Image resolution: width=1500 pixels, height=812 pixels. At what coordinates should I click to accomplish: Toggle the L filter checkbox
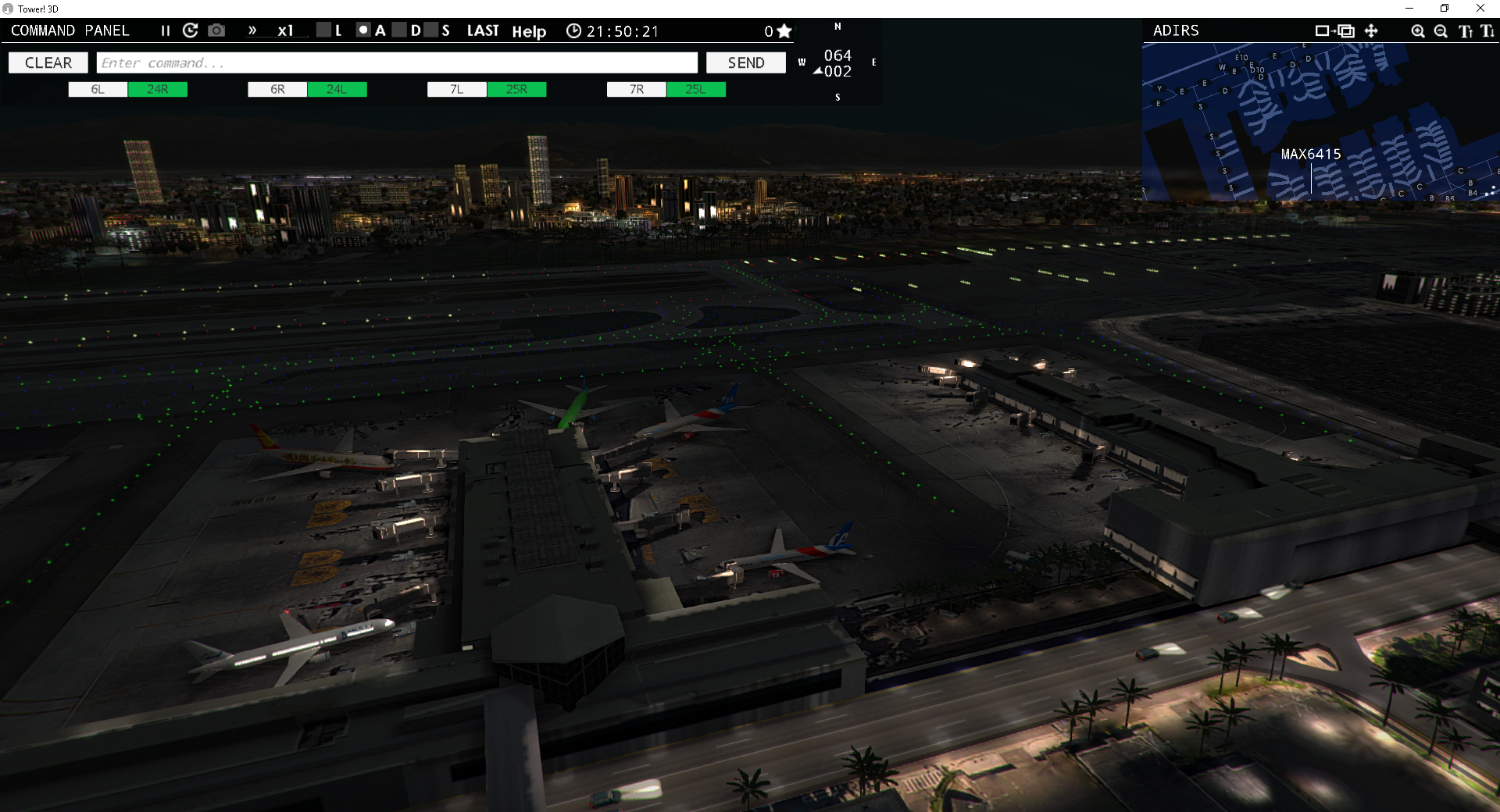(x=323, y=30)
